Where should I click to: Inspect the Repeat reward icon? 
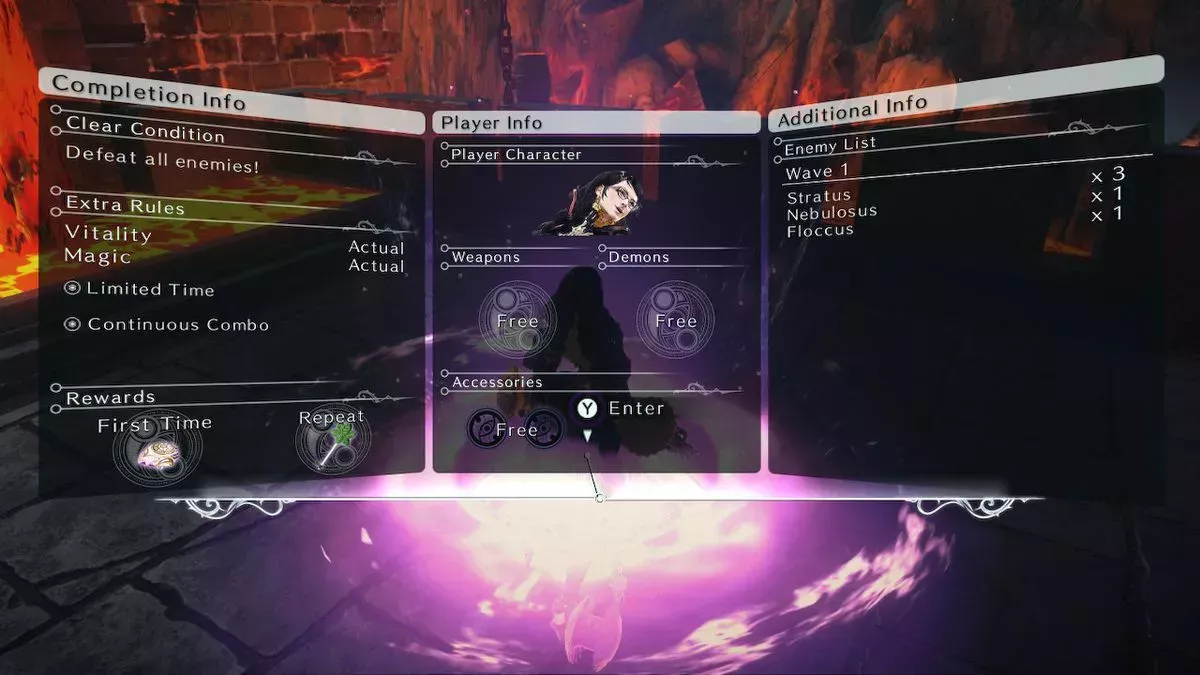[x=332, y=441]
